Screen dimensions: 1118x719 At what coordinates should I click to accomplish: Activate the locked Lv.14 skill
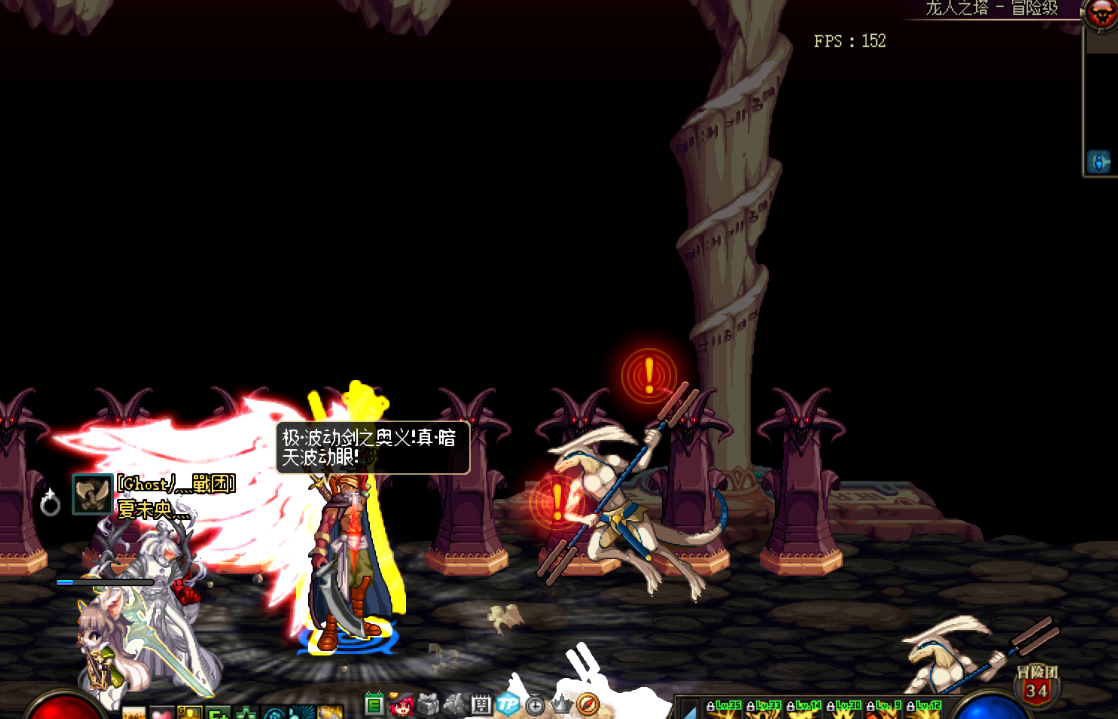point(803,710)
